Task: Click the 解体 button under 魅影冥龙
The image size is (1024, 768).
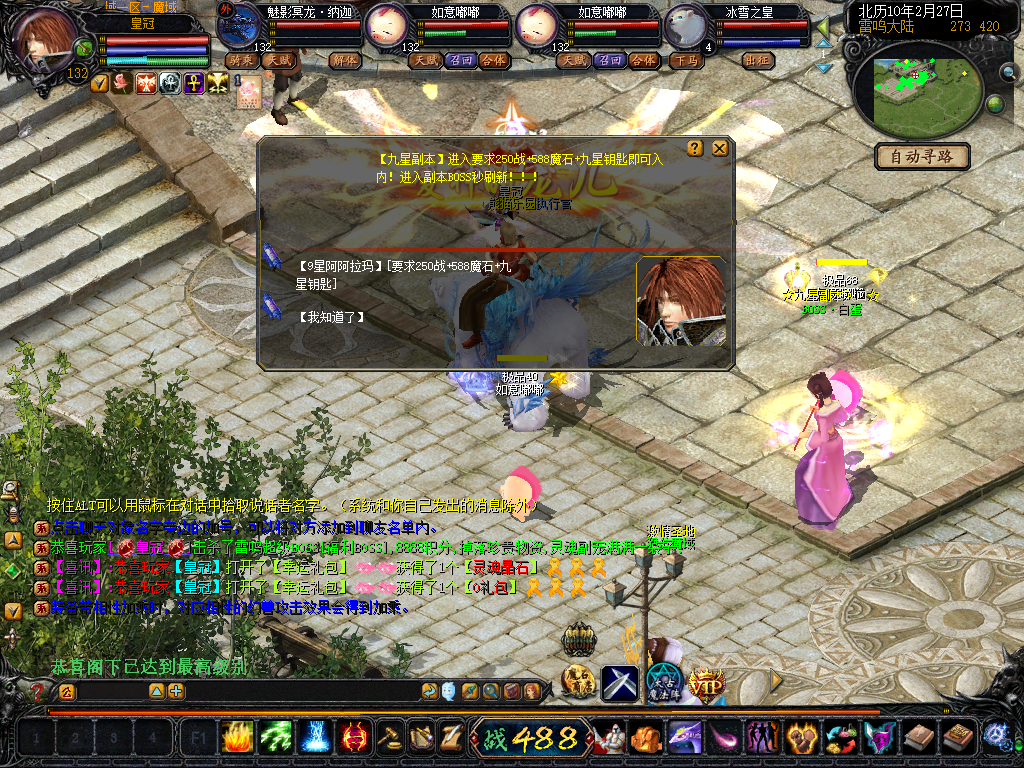Action: [x=346, y=60]
